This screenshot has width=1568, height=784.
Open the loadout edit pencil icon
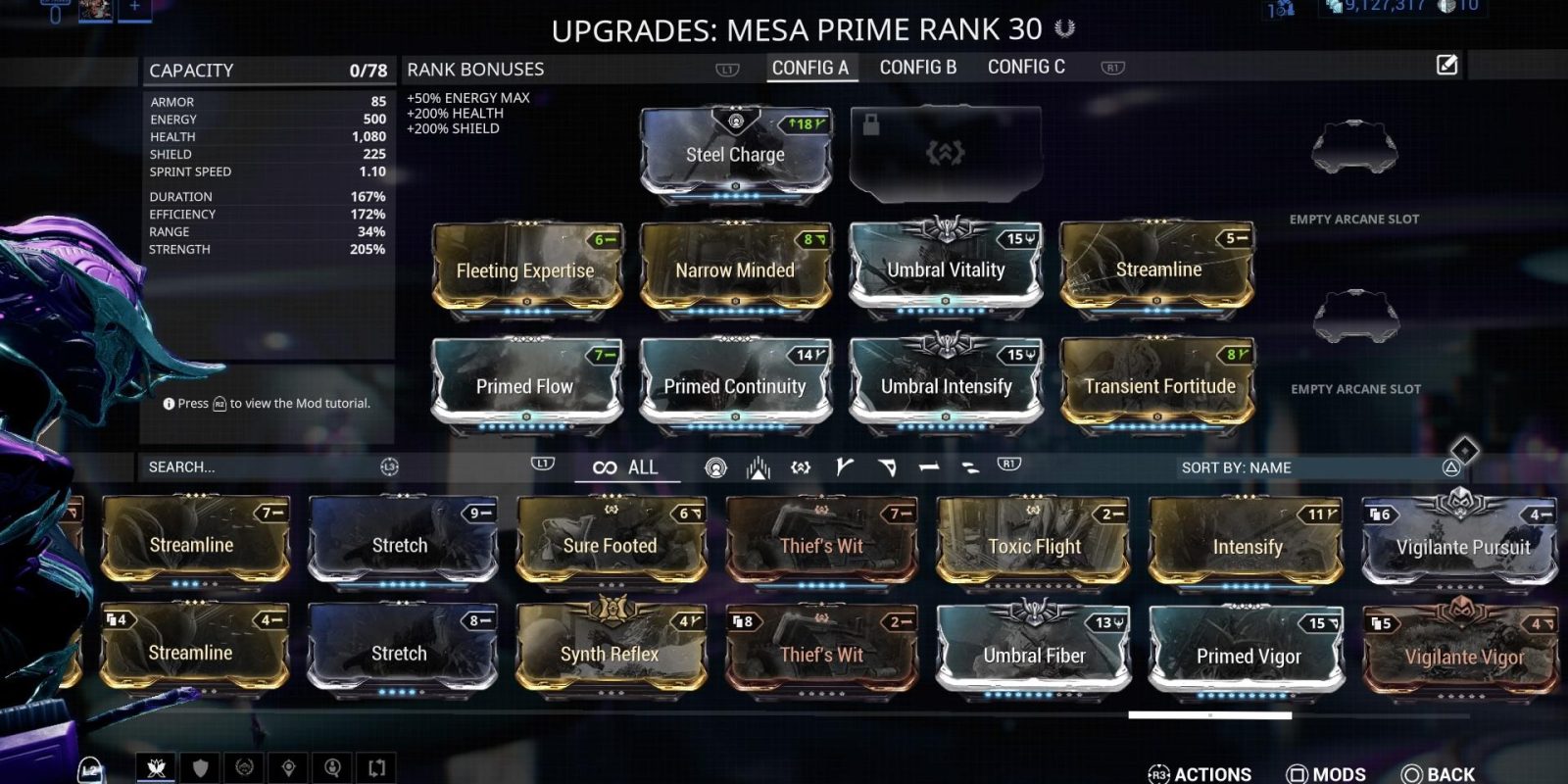click(x=1445, y=66)
